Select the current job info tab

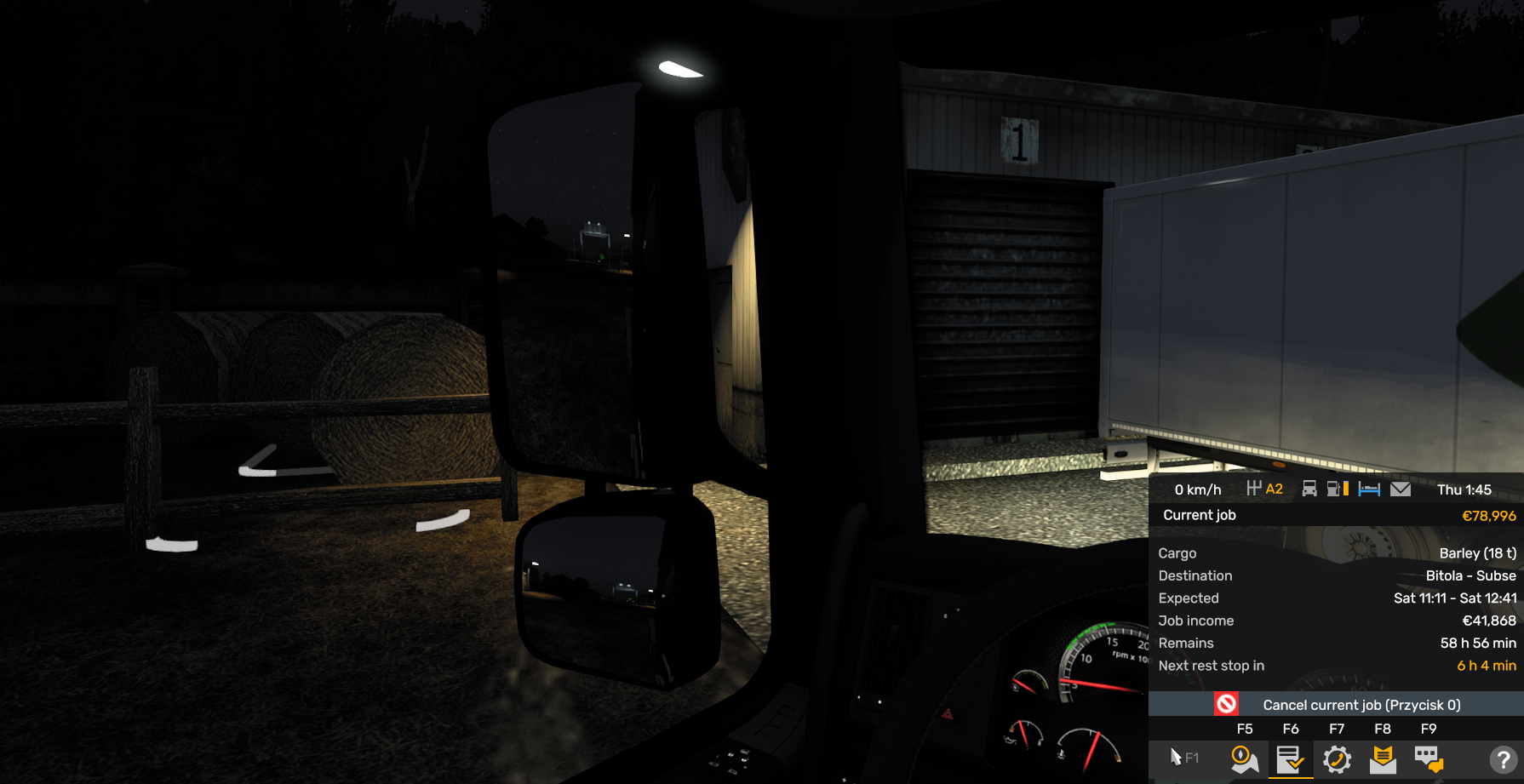point(1291,758)
